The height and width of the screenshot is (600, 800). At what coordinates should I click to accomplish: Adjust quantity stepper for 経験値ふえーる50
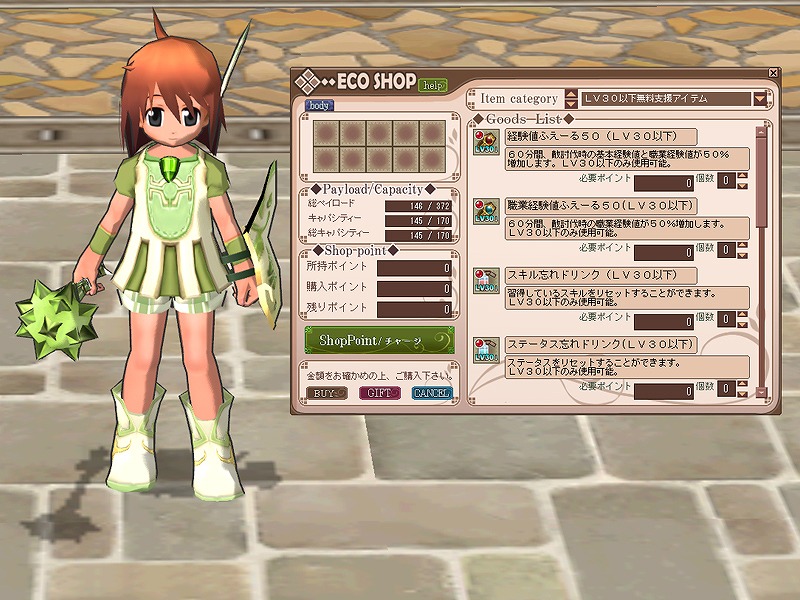(x=743, y=182)
